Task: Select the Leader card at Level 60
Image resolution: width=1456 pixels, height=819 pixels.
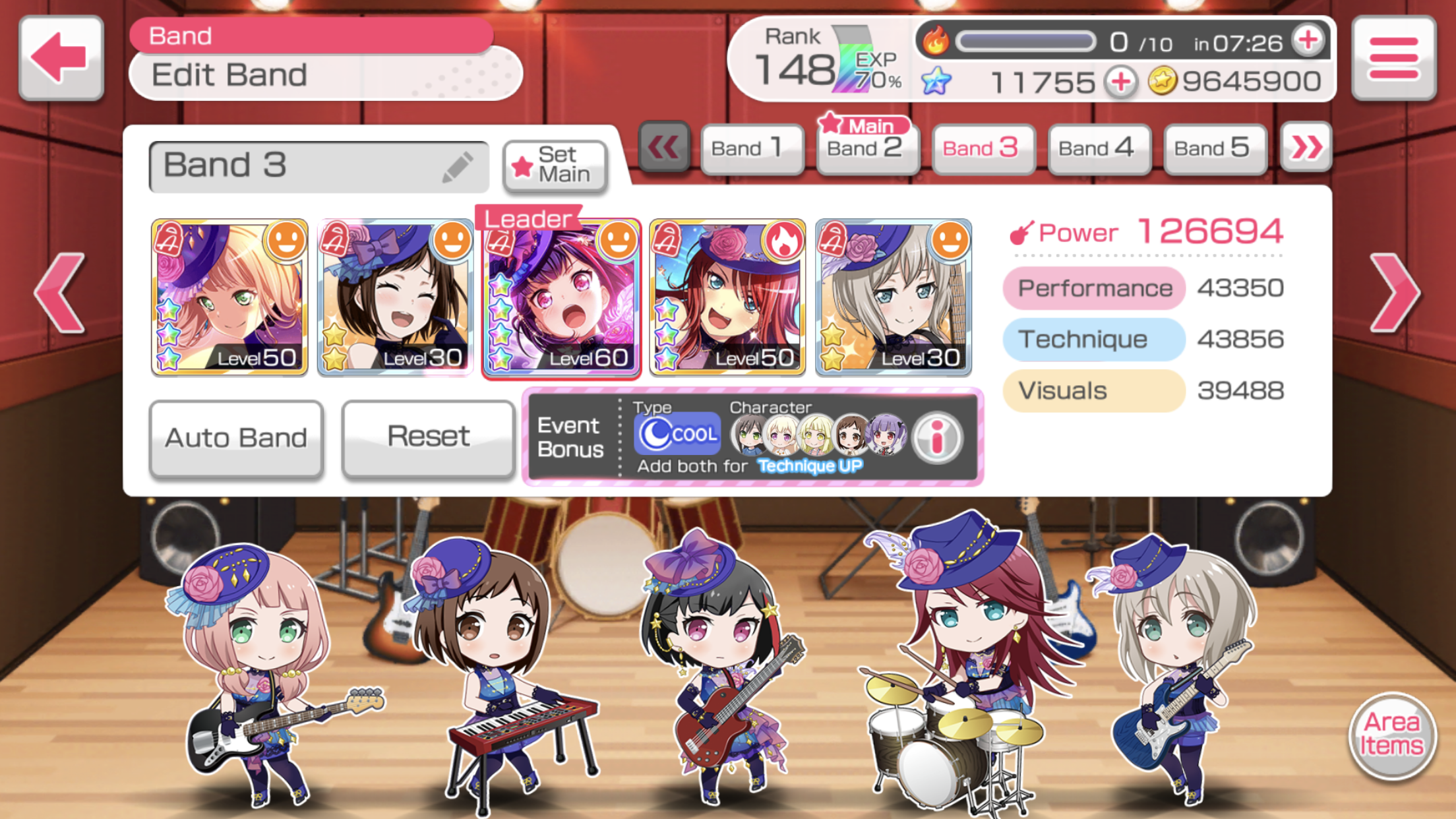Action: click(x=561, y=298)
